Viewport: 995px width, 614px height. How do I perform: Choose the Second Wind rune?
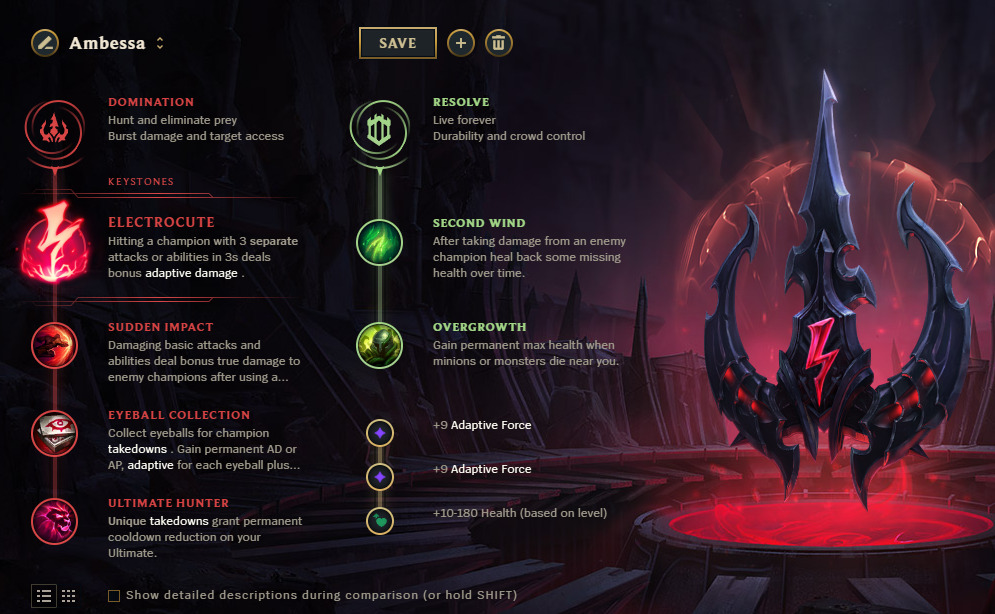click(x=379, y=243)
